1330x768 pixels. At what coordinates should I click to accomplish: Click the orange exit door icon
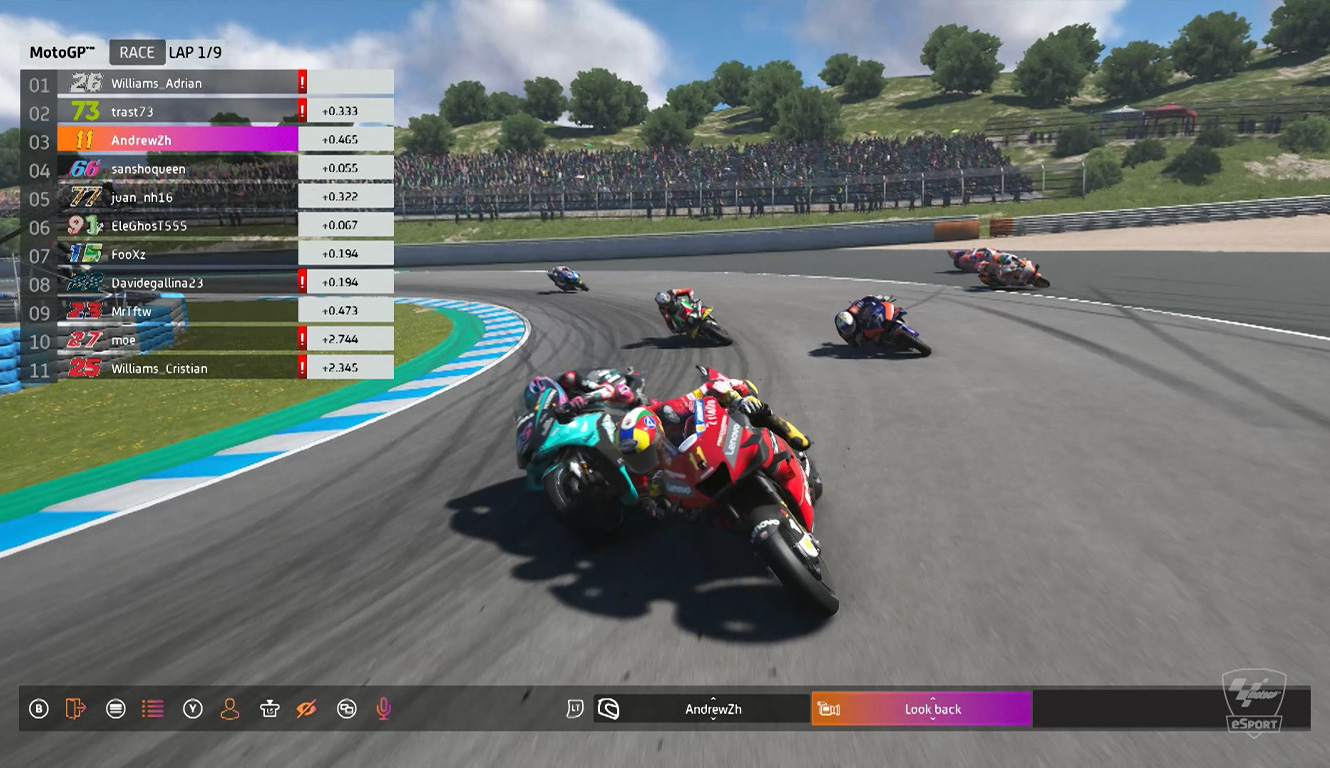75,709
